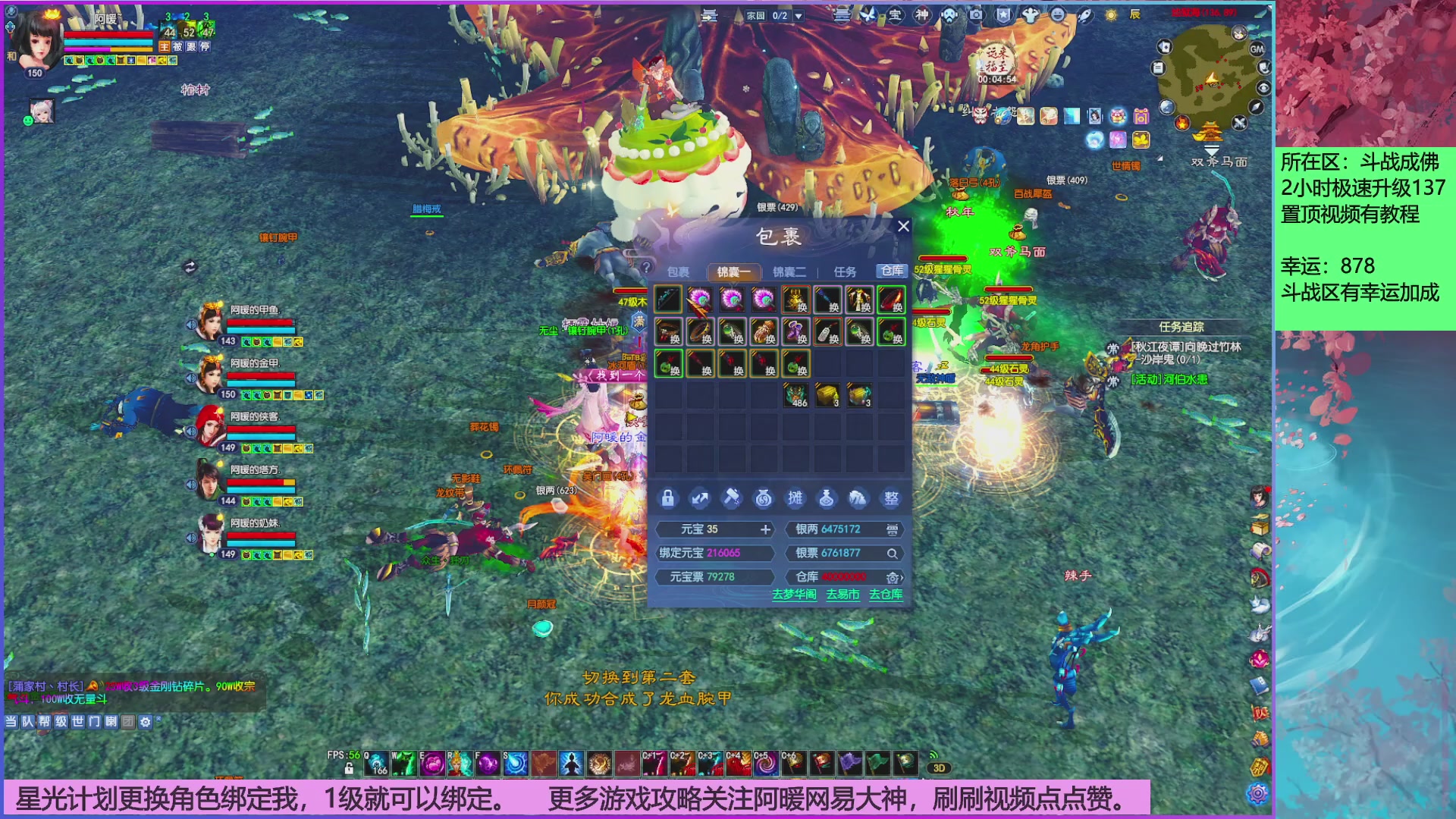
Task: Select the stacked item showing 486 count
Action: (x=797, y=393)
